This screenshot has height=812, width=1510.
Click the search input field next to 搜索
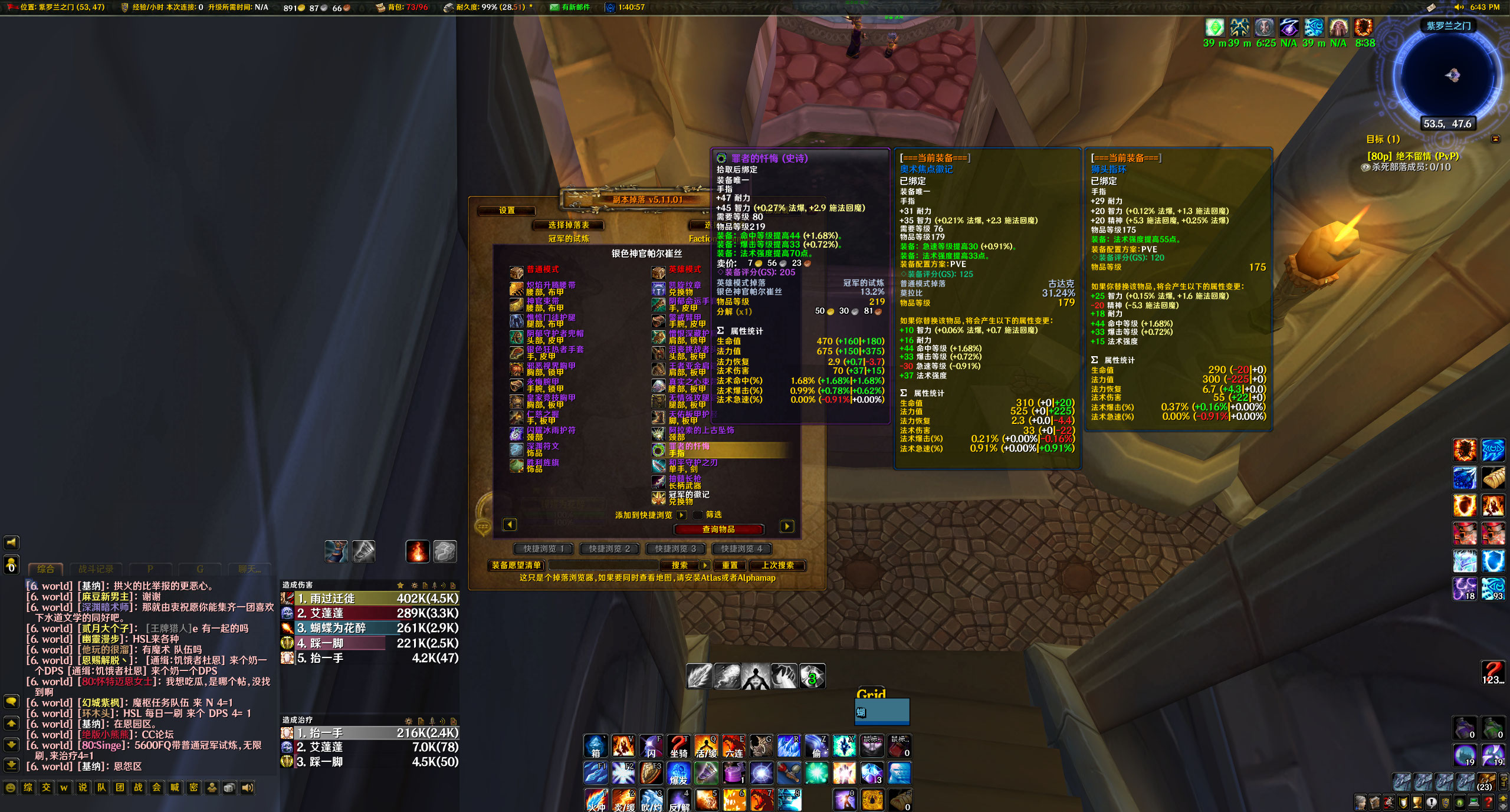pos(602,566)
